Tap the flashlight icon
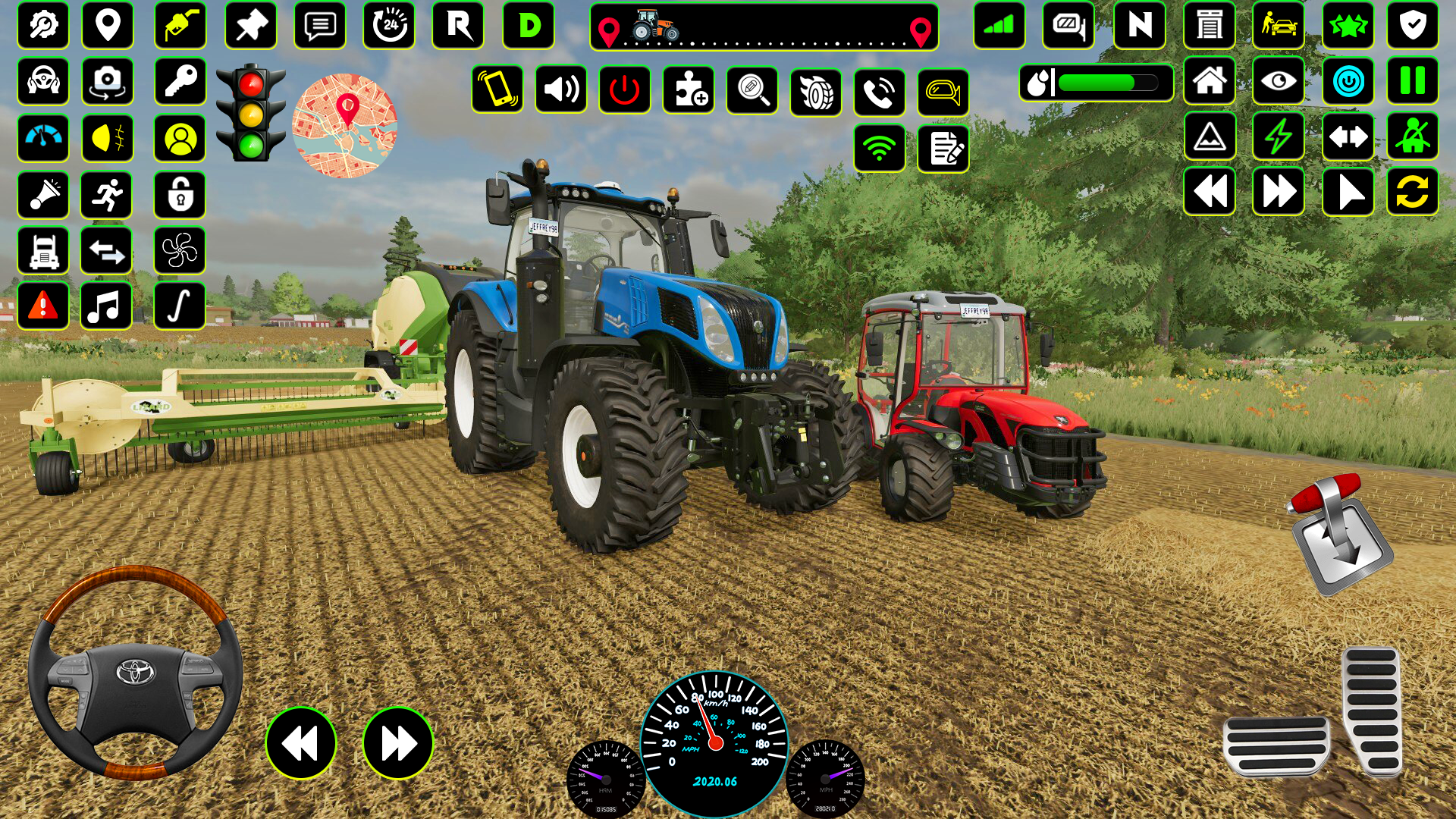This screenshot has height=819, width=1456. [43, 195]
